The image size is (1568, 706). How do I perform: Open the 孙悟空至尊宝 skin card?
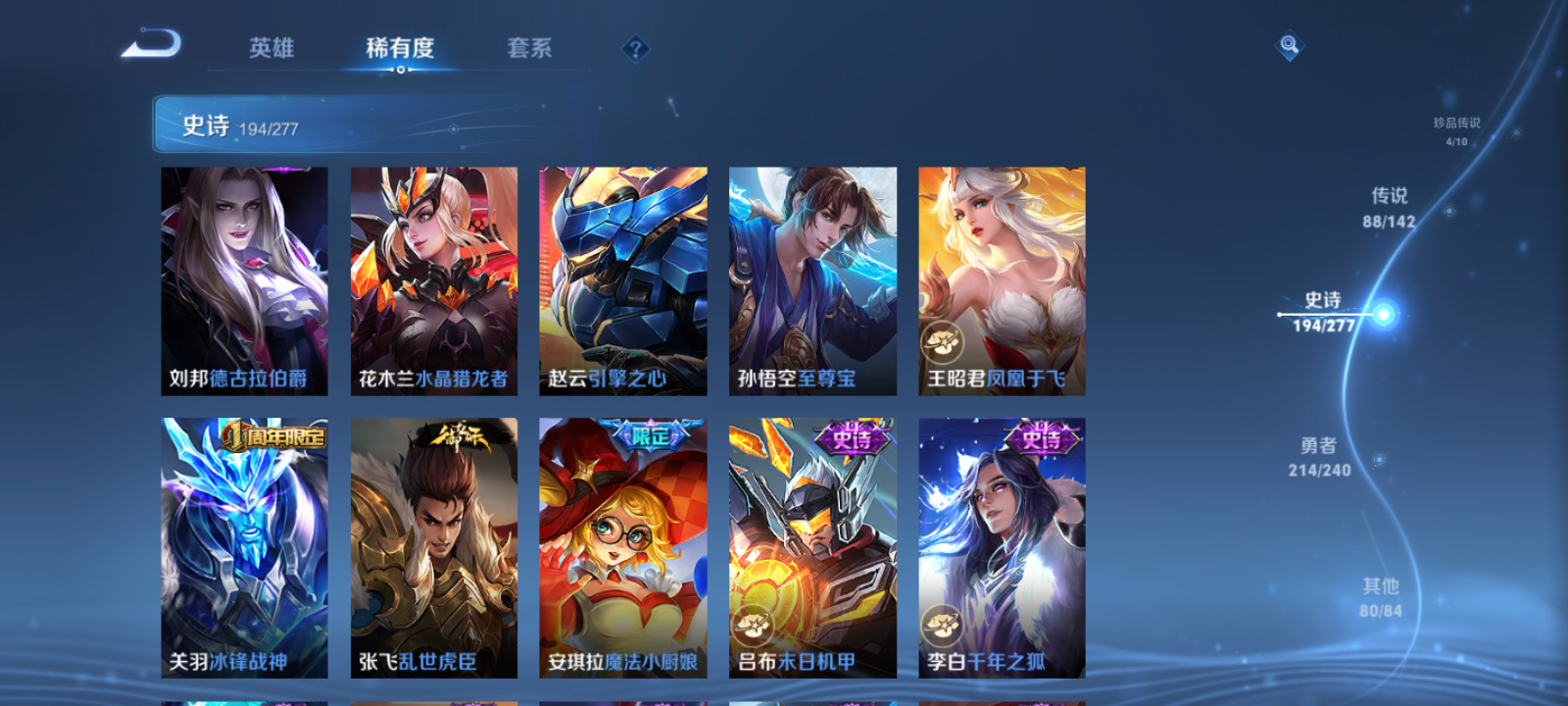[x=811, y=279]
